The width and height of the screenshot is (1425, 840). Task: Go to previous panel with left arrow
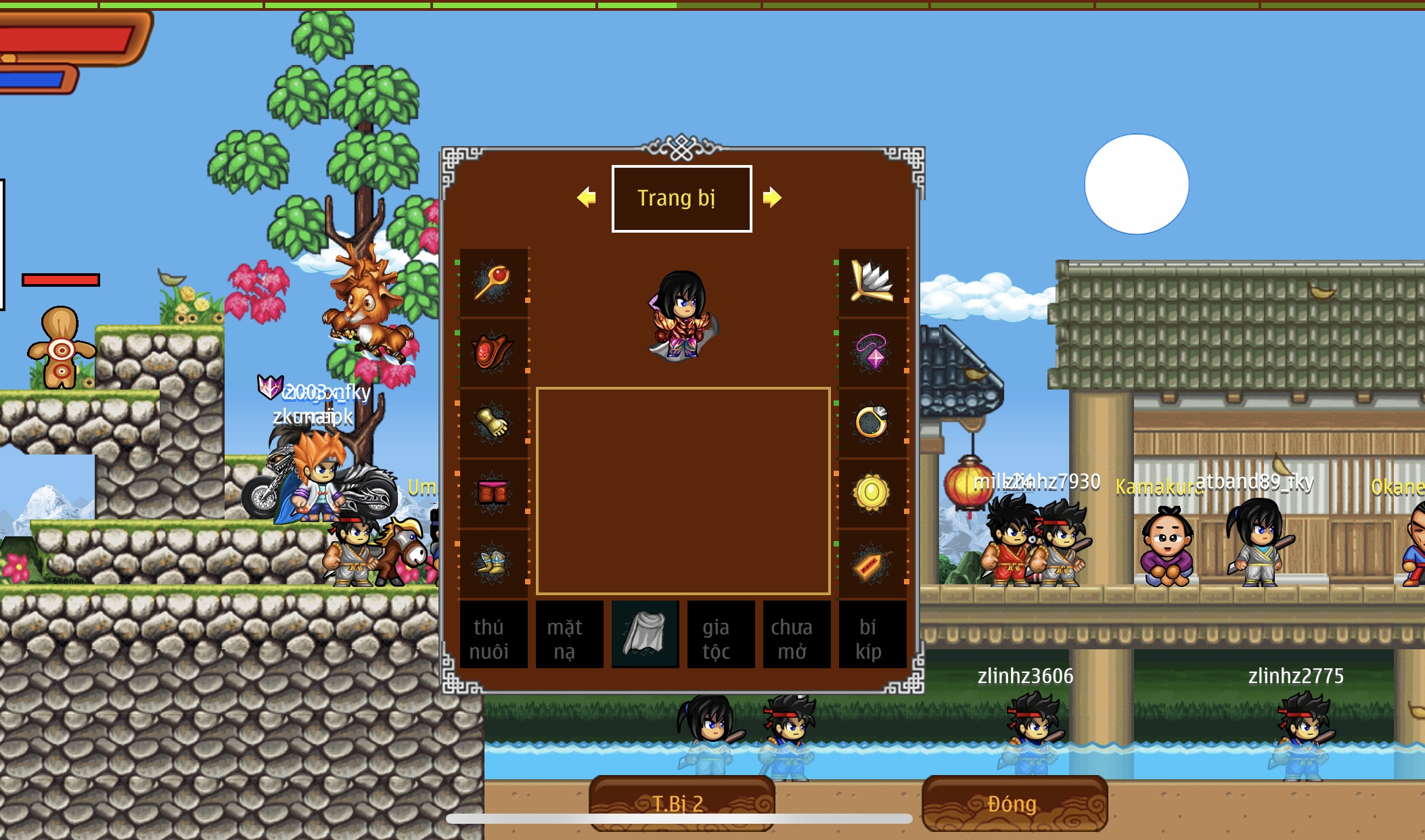click(587, 197)
